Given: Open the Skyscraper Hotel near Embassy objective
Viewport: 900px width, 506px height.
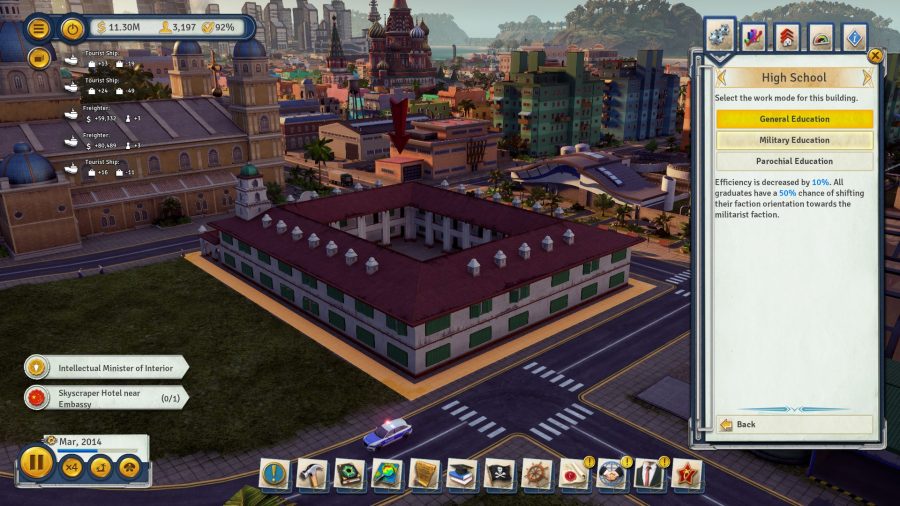Looking at the screenshot, I should pos(106,398).
